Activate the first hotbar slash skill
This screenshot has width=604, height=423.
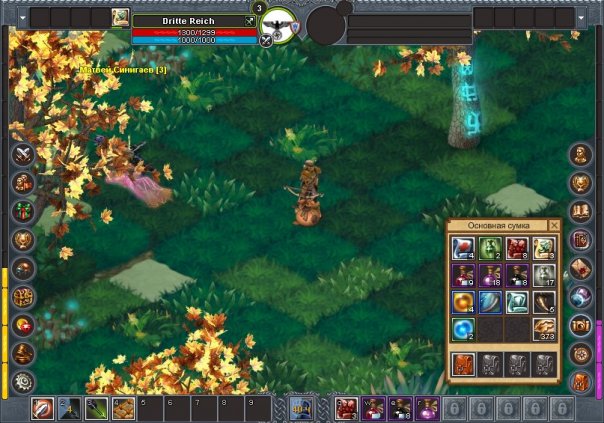(42, 408)
